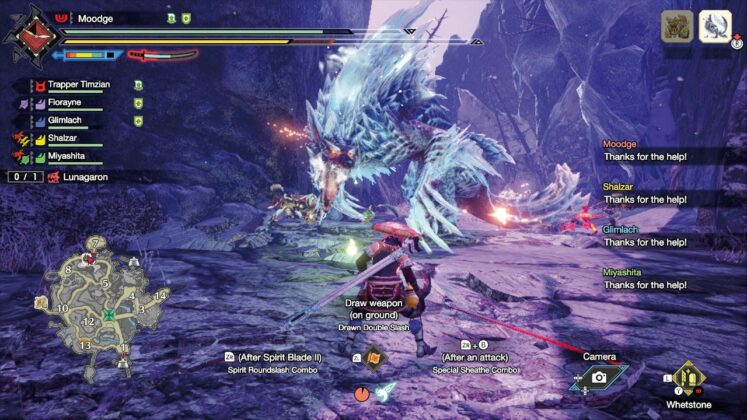Select party member Glimlach
This screenshot has width=747, height=420.
pos(72,121)
